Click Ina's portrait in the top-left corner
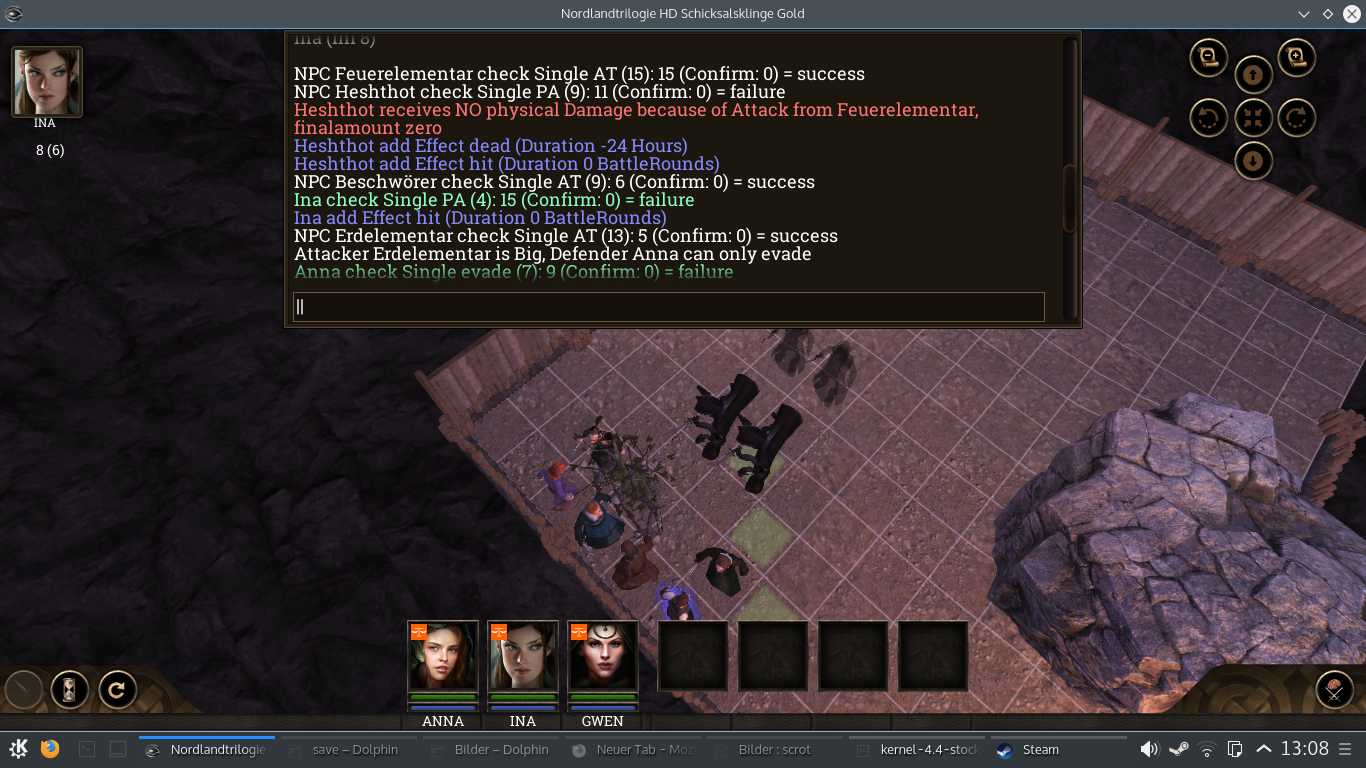 (x=45, y=80)
